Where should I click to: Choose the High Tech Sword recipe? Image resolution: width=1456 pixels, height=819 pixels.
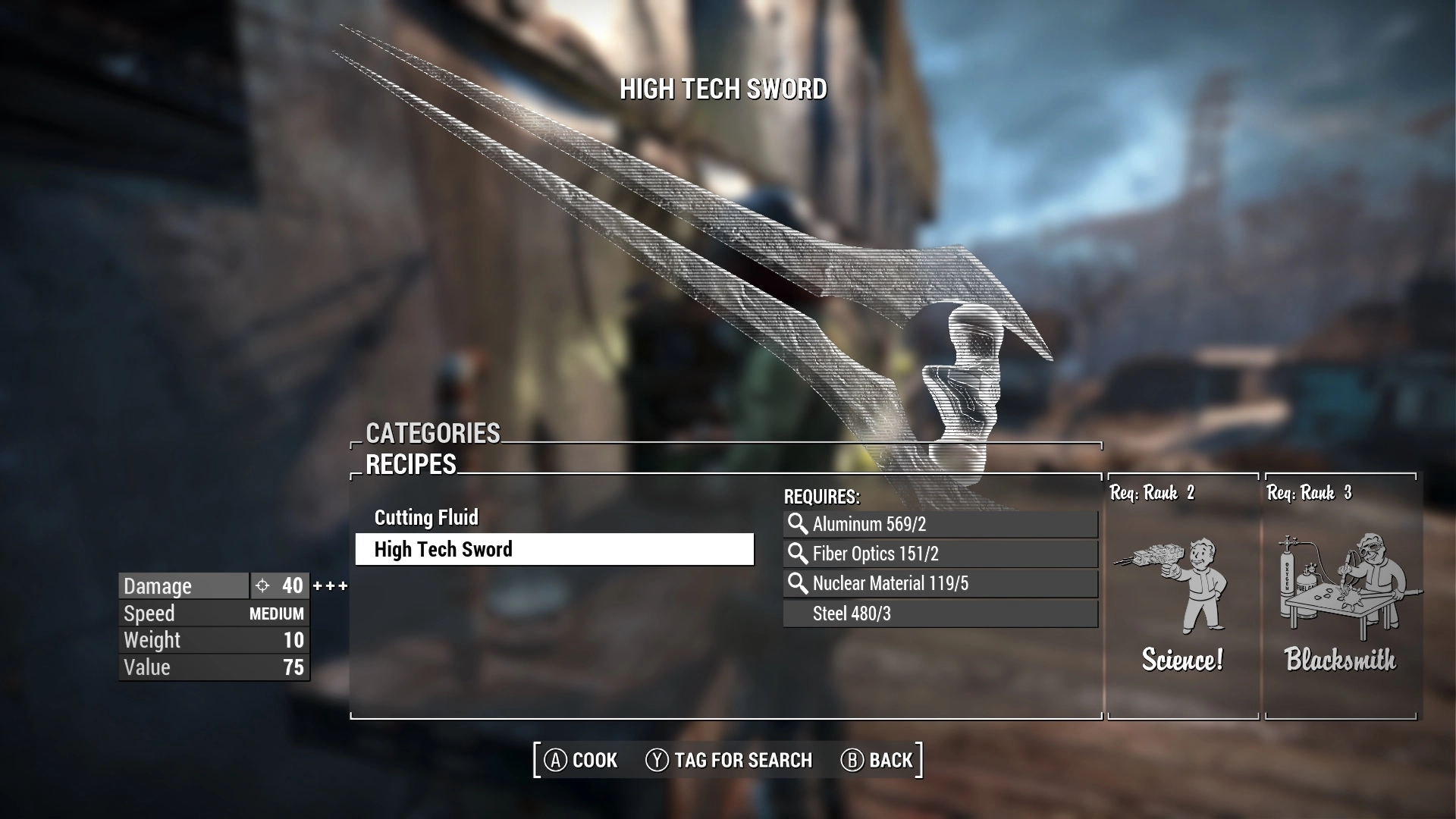pos(554,550)
